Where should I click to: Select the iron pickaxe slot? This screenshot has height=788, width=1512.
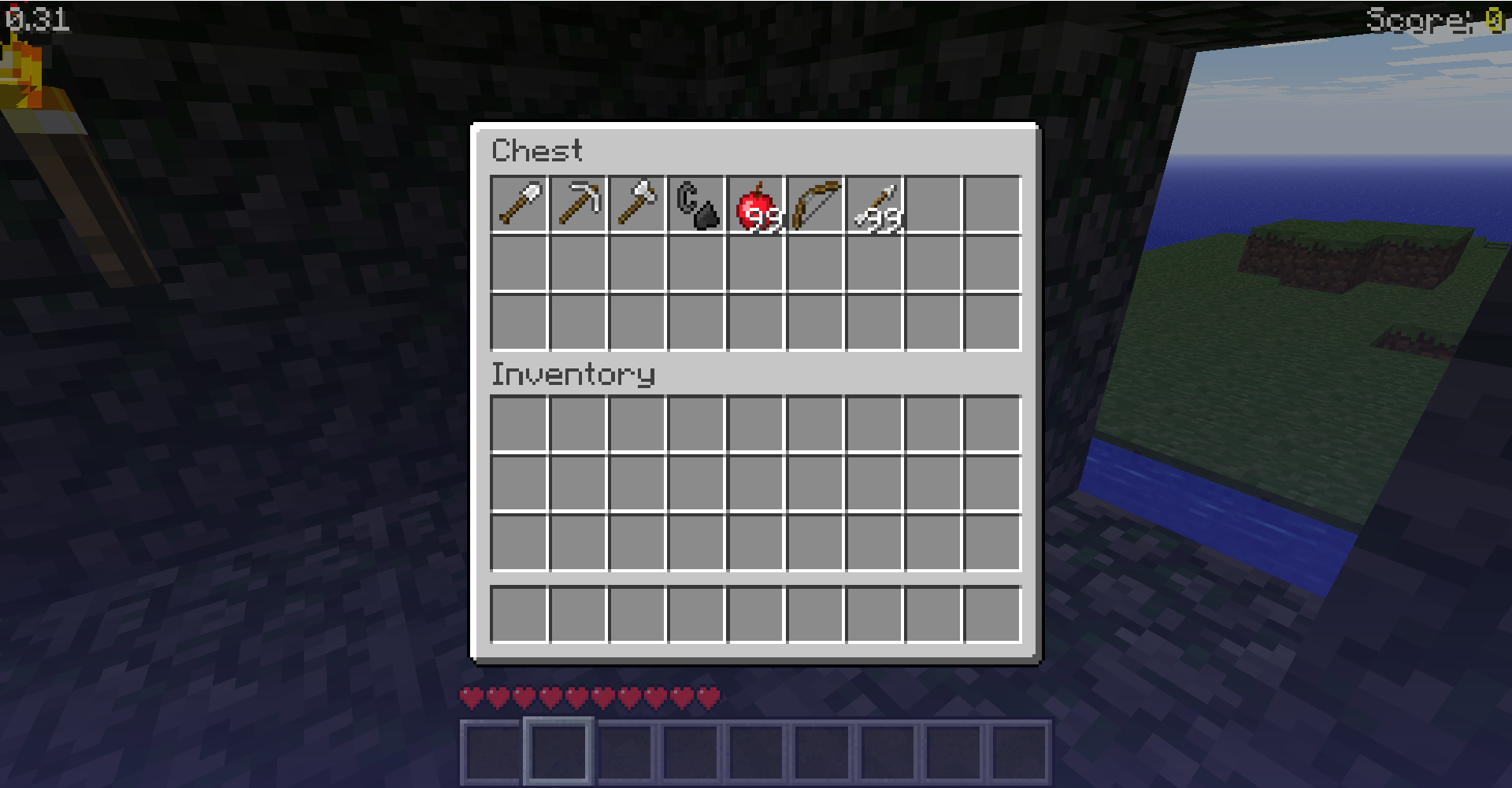578,205
